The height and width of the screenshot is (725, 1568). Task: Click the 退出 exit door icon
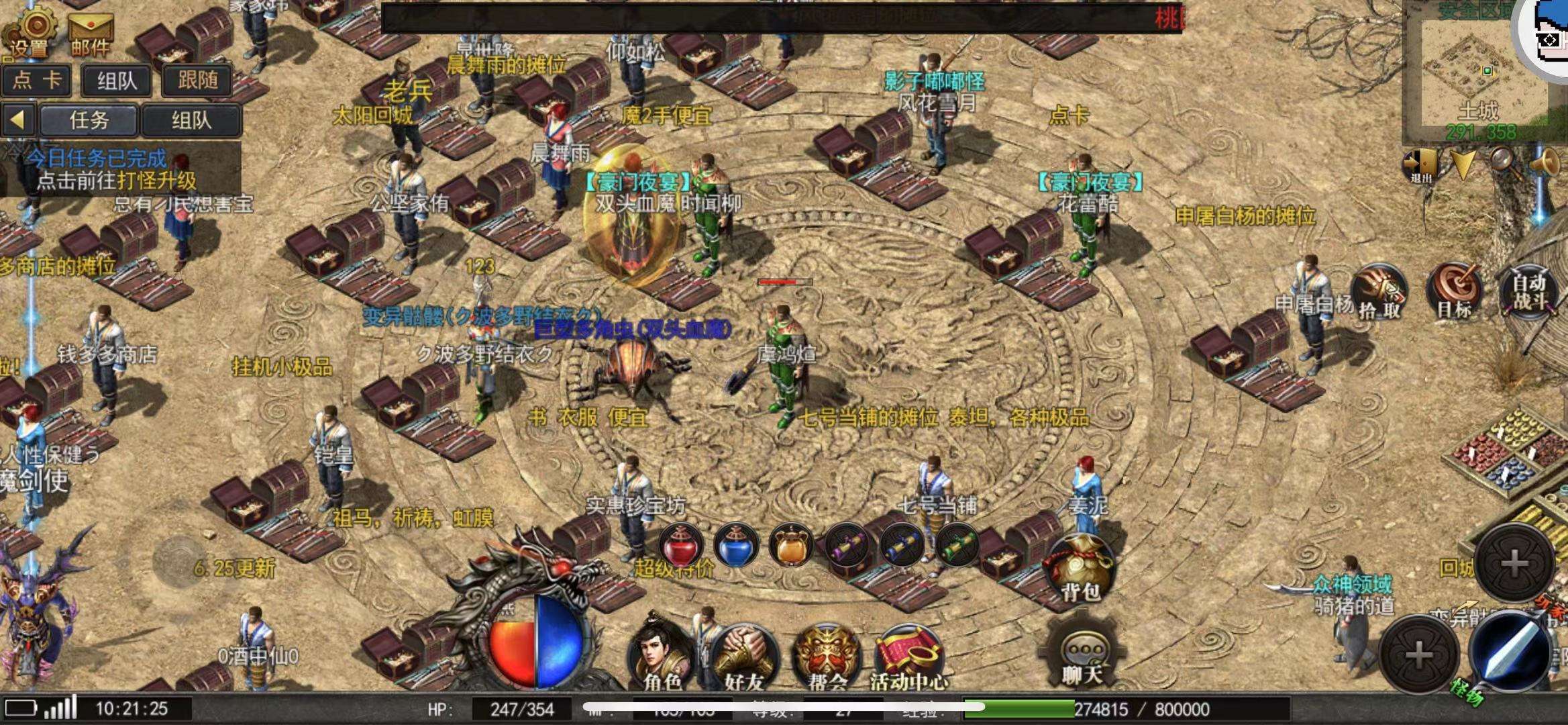click(1420, 164)
